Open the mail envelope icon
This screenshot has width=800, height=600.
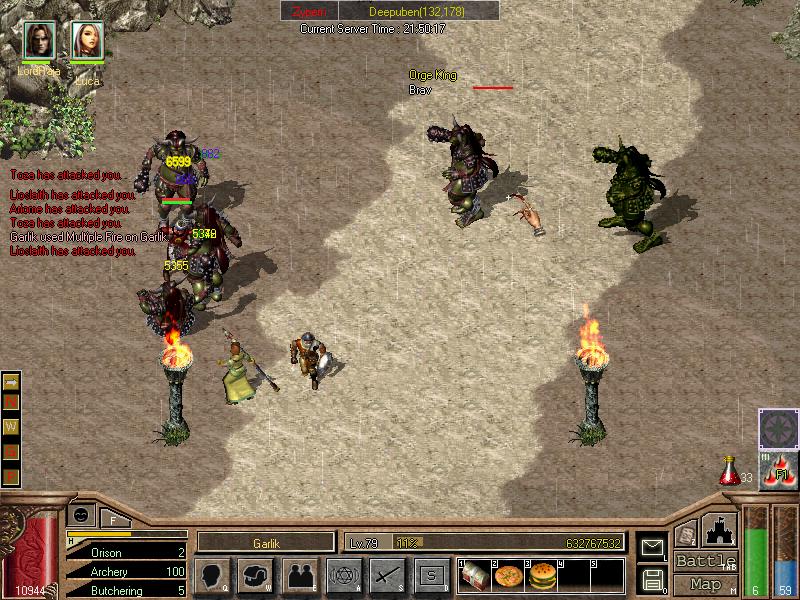(x=652, y=547)
